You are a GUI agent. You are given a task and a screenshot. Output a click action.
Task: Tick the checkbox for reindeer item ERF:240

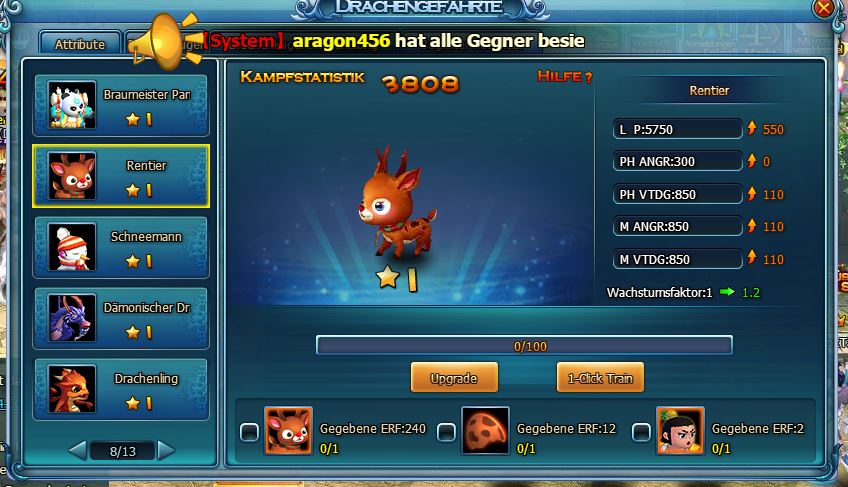click(x=249, y=432)
